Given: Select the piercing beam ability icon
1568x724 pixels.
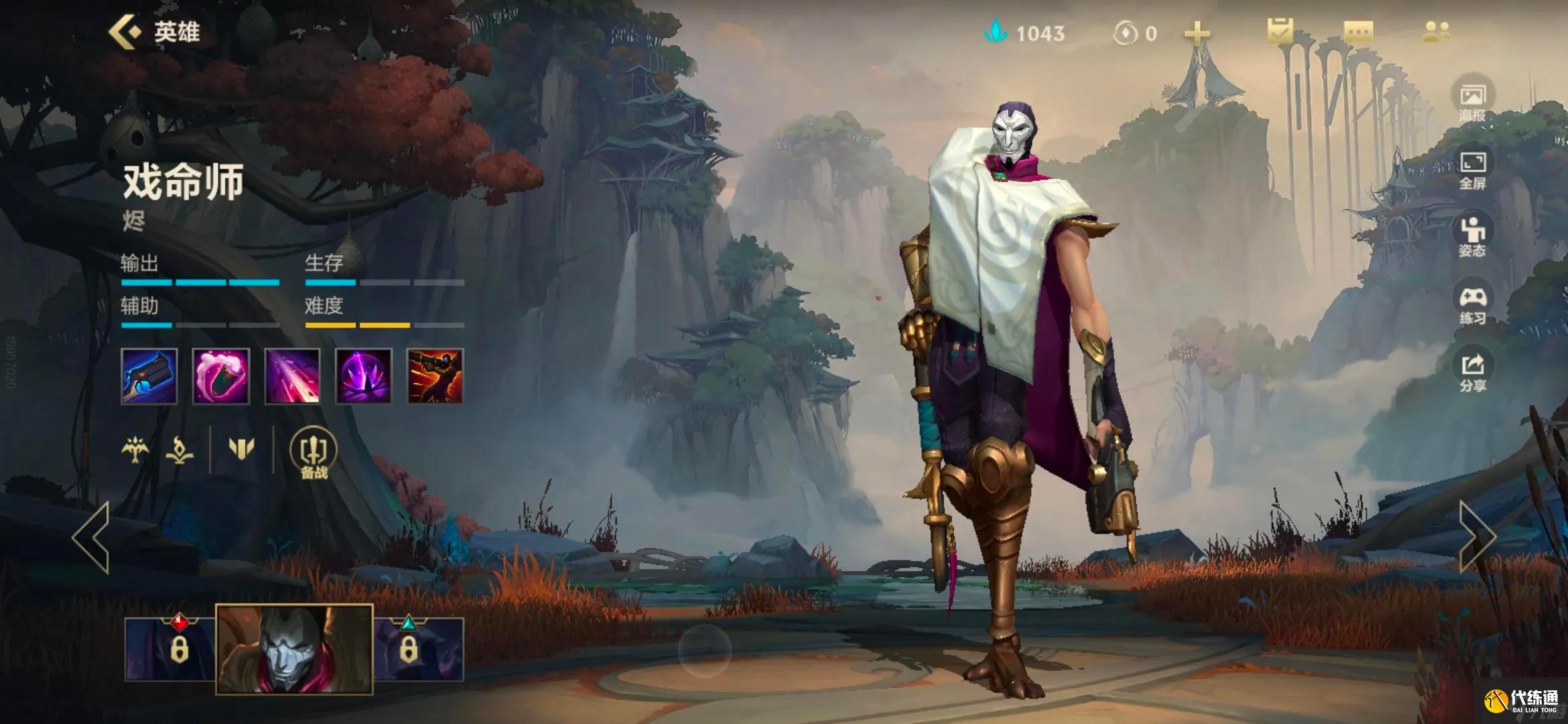Looking at the screenshot, I should tap(292, 376).
